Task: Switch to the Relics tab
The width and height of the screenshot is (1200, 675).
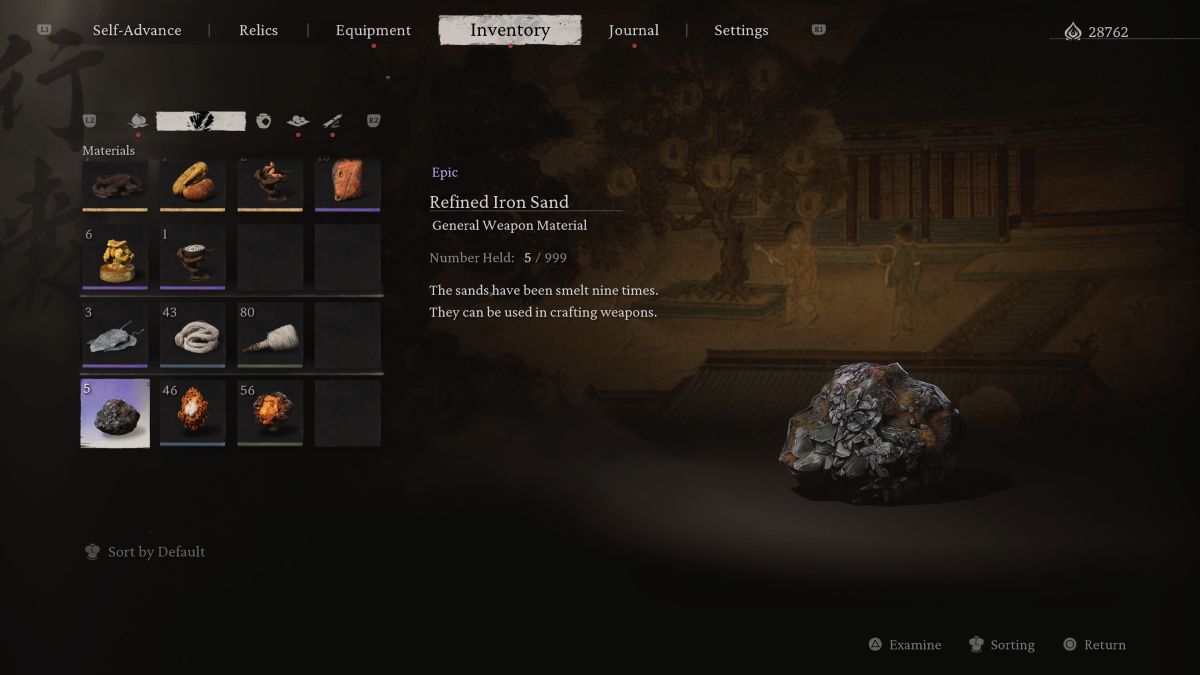Action: point(258,30)
